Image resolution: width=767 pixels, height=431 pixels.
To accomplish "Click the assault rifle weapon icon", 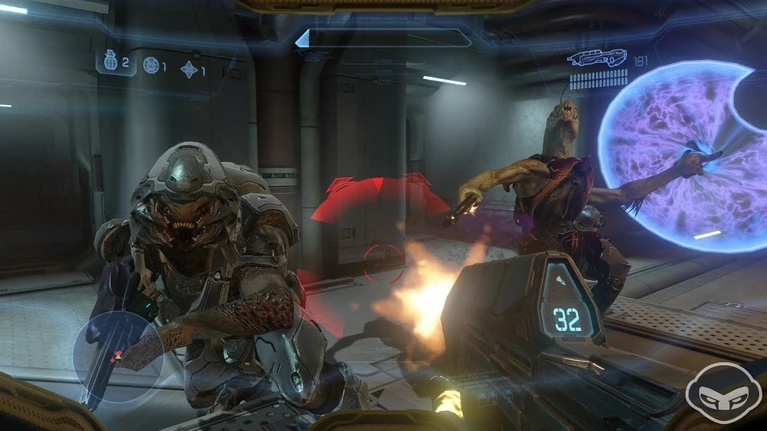I will (x=596, y=57).
